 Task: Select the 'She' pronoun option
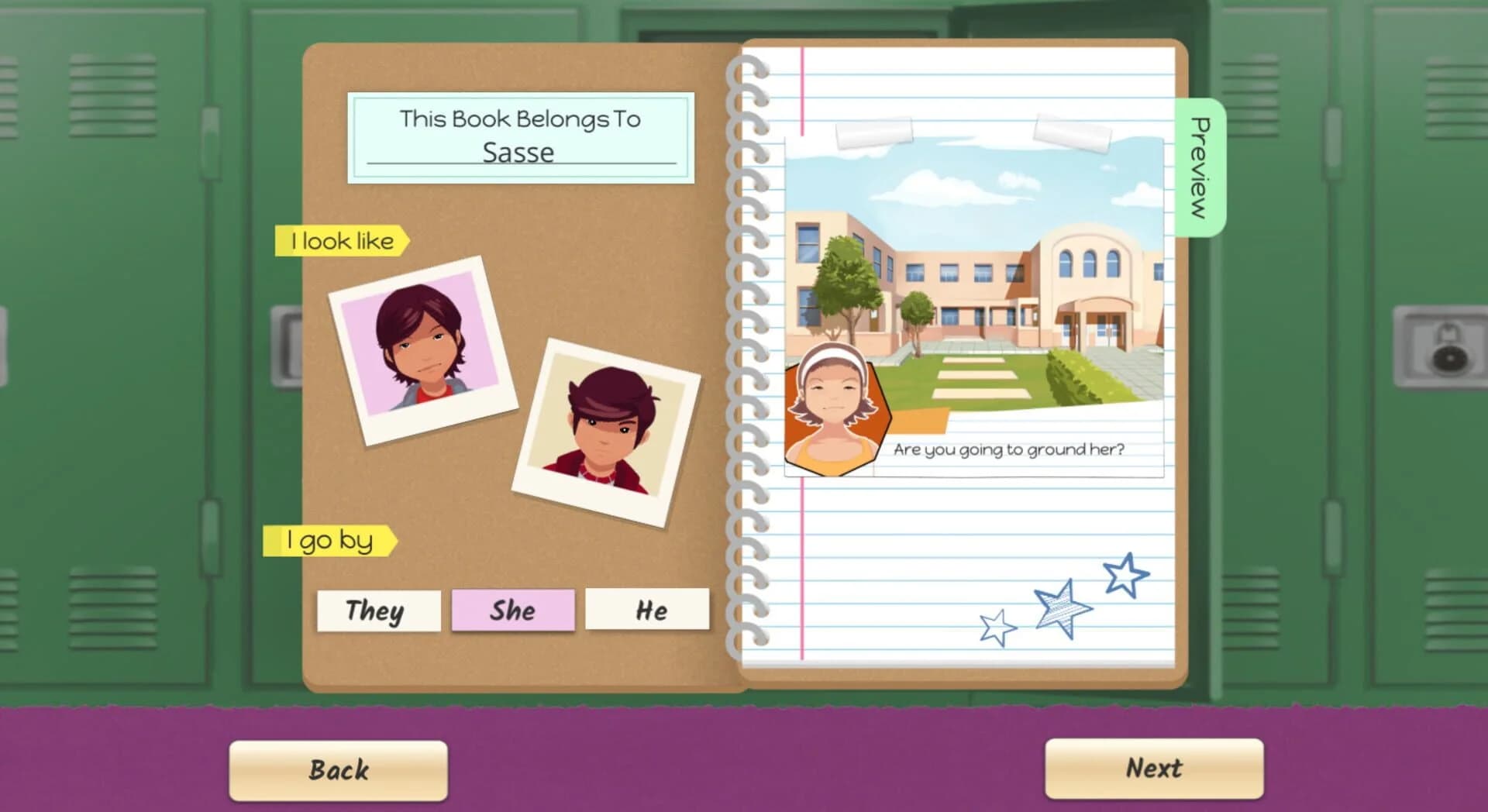coord(513,610)
